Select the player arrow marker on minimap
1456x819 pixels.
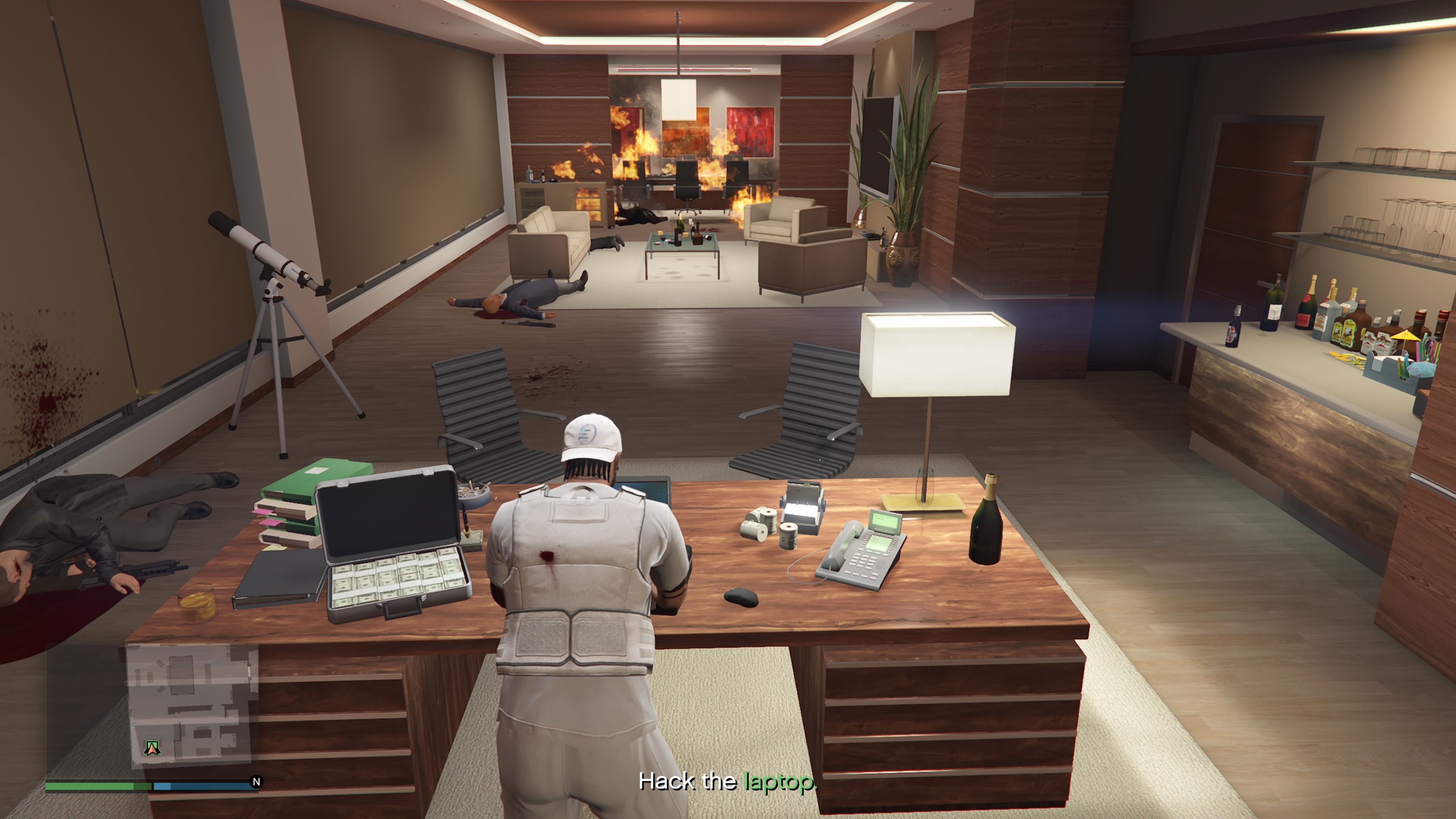click(x=152, y=748)
